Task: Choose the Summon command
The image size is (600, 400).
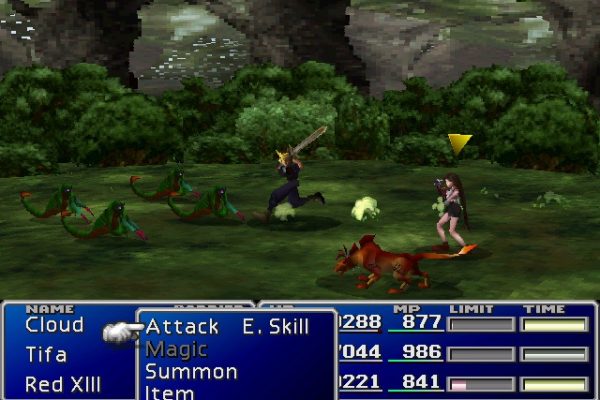Action: (x=191, y=371)
